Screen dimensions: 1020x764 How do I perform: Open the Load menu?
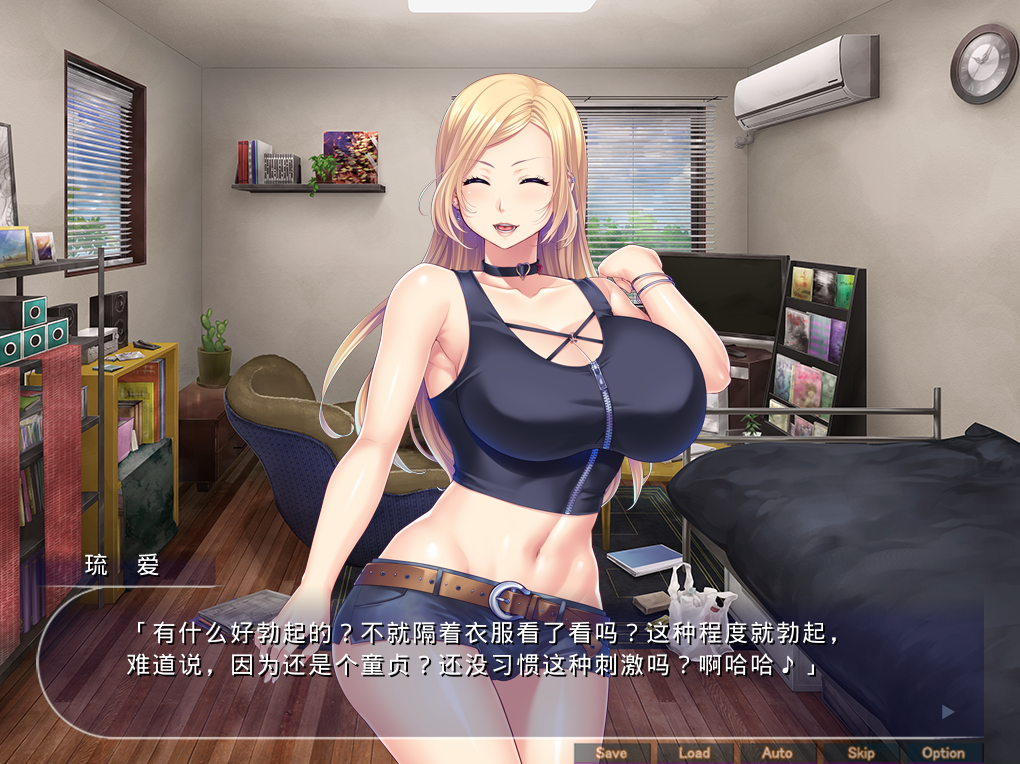(694, 753)
